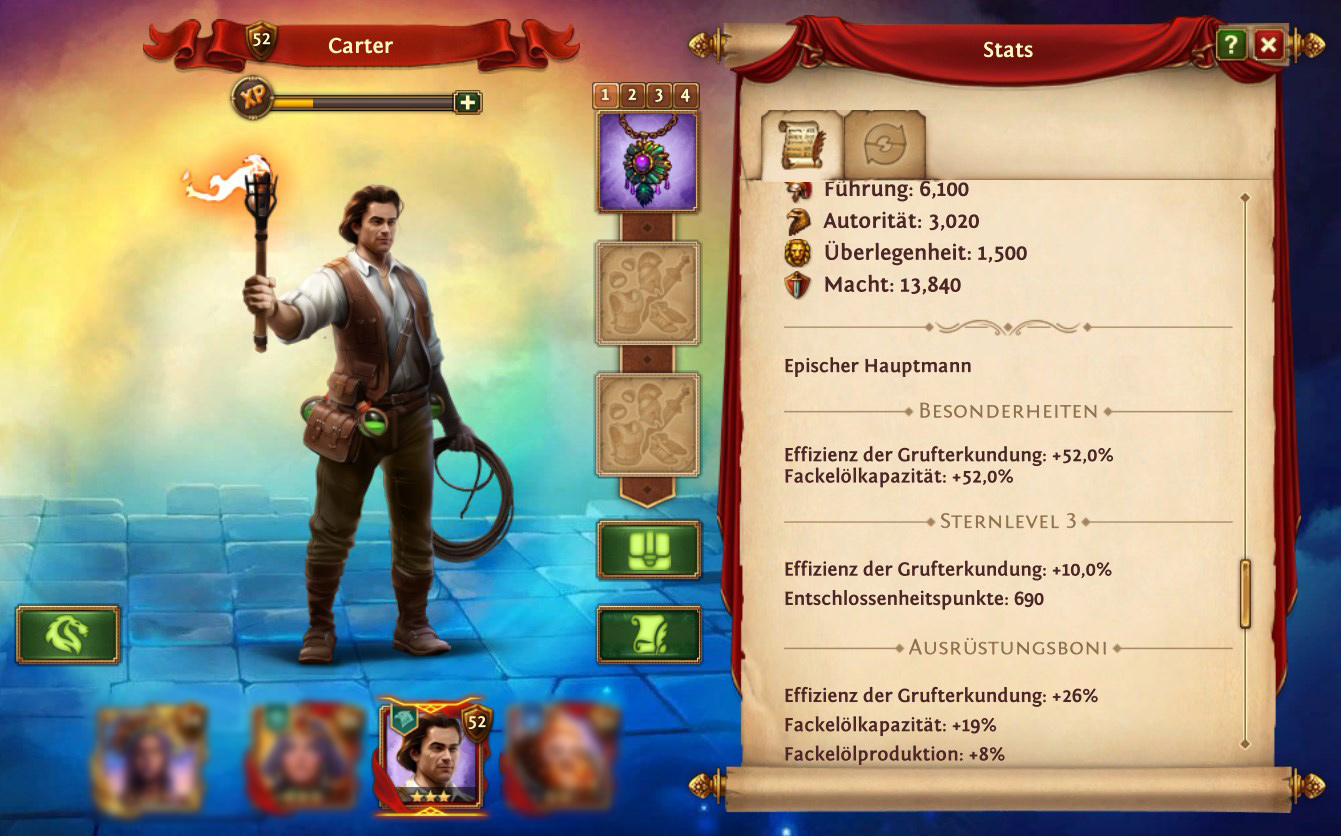Open the green question mark help
The height and width of the screenshot is (836, 1341).
1231,45
